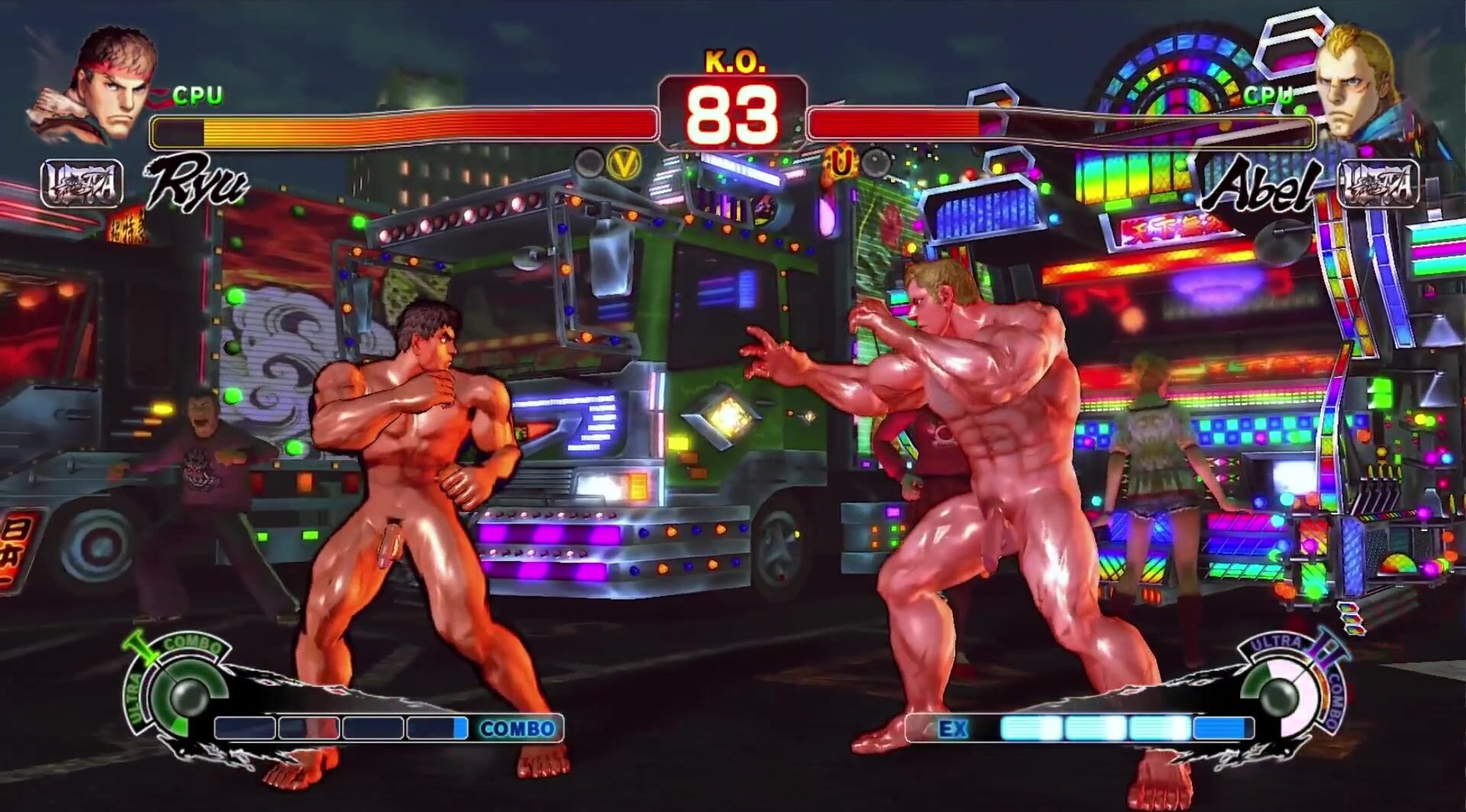Select the Ultra badge beside Abel's name
This screenshot has width=1466, height=812.
[x=1379, y=183]
